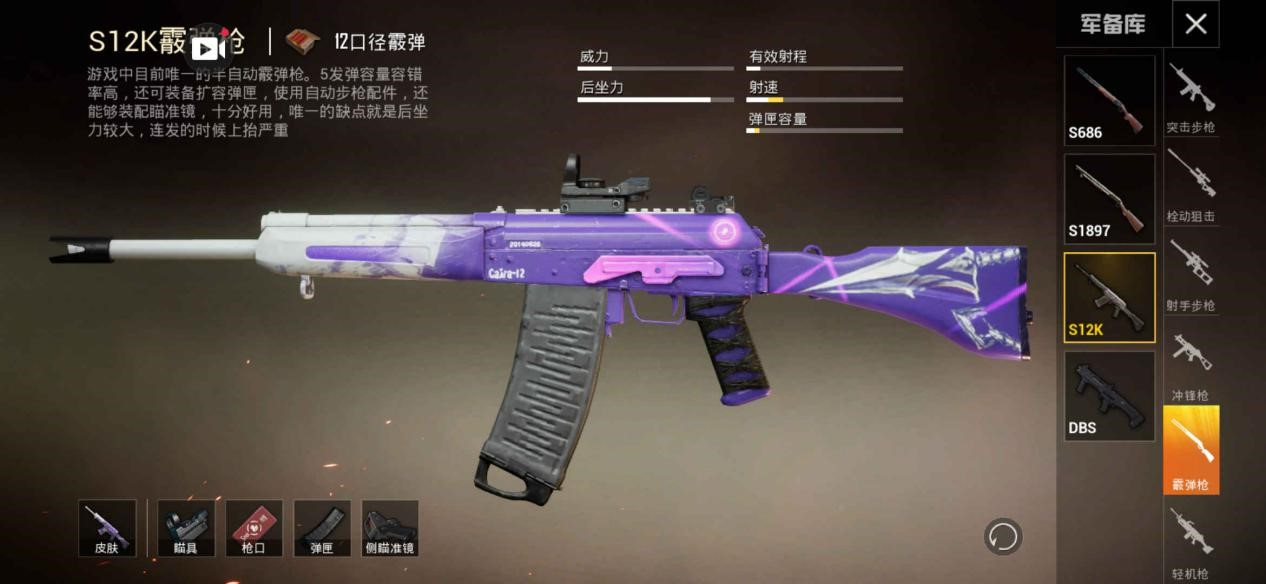Screen dimensions: 1266x584
Task: Select the S686 shotgun
Action: click(x=1109, y=100)
